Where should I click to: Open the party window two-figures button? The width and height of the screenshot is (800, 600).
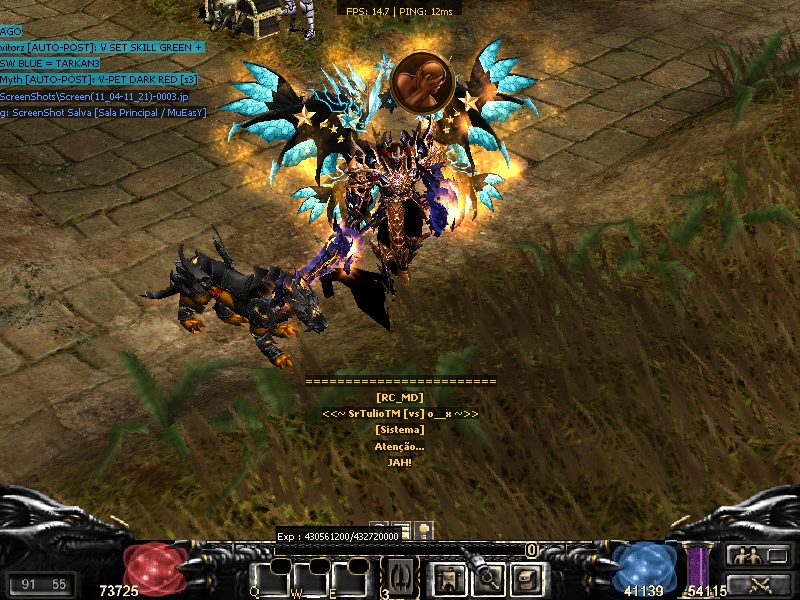(745, 556)
